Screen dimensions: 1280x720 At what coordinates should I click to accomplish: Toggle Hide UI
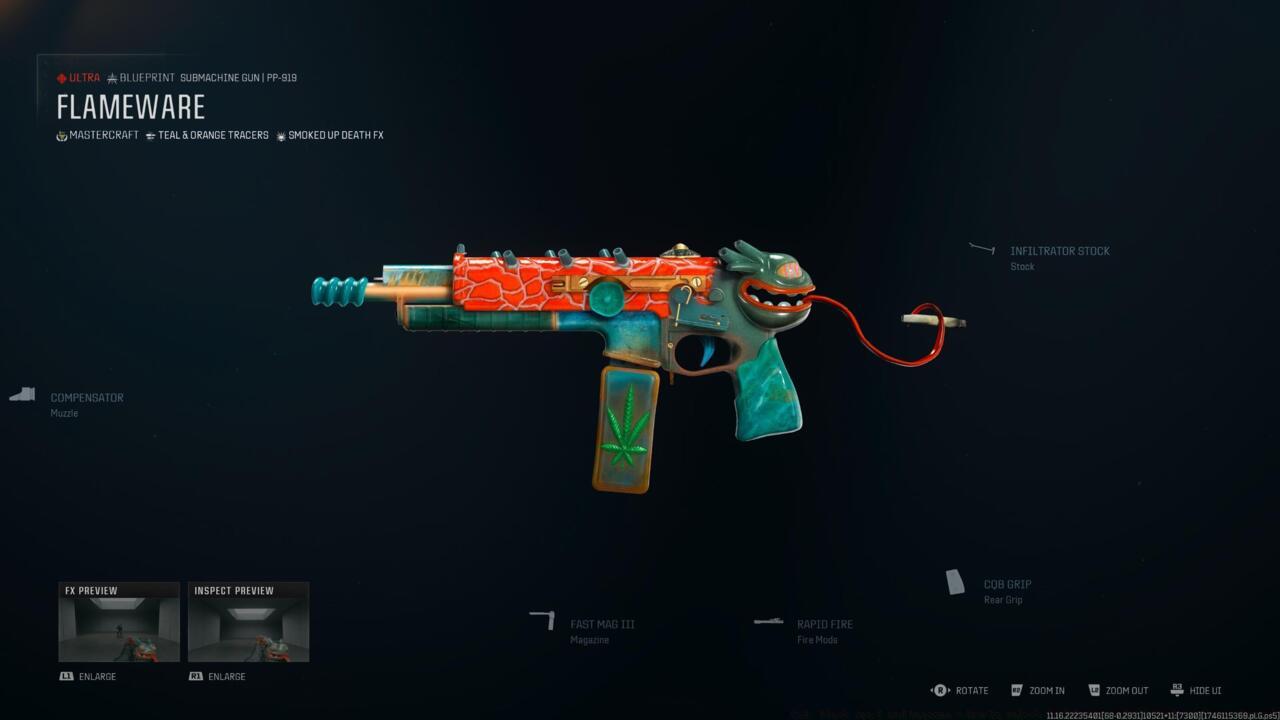pyautogui.click(x=1177, y=690)
